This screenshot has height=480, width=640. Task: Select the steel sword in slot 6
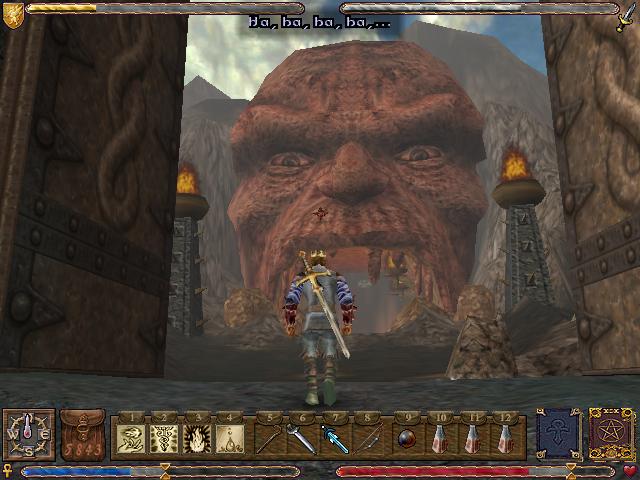[301, 437]
